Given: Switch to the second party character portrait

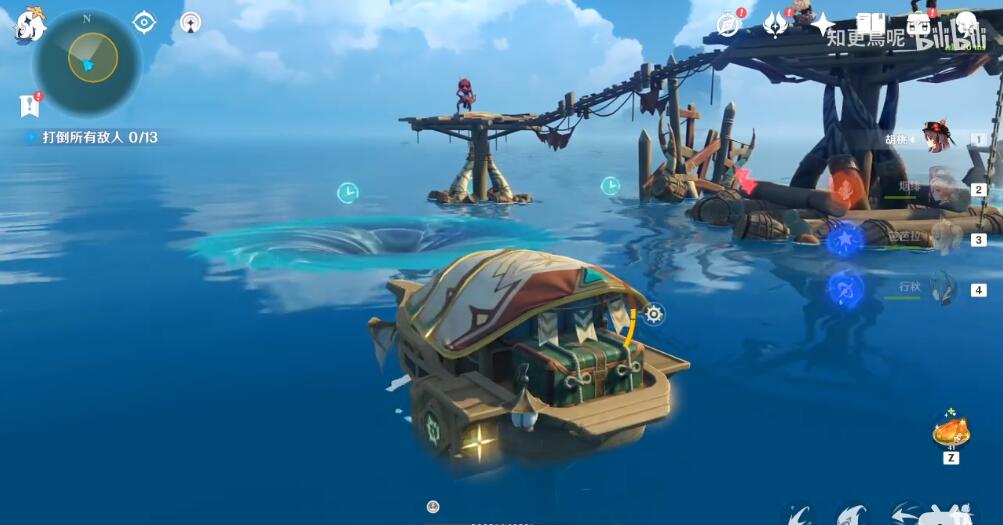Looking at the screenshot, I should (943, 187).
